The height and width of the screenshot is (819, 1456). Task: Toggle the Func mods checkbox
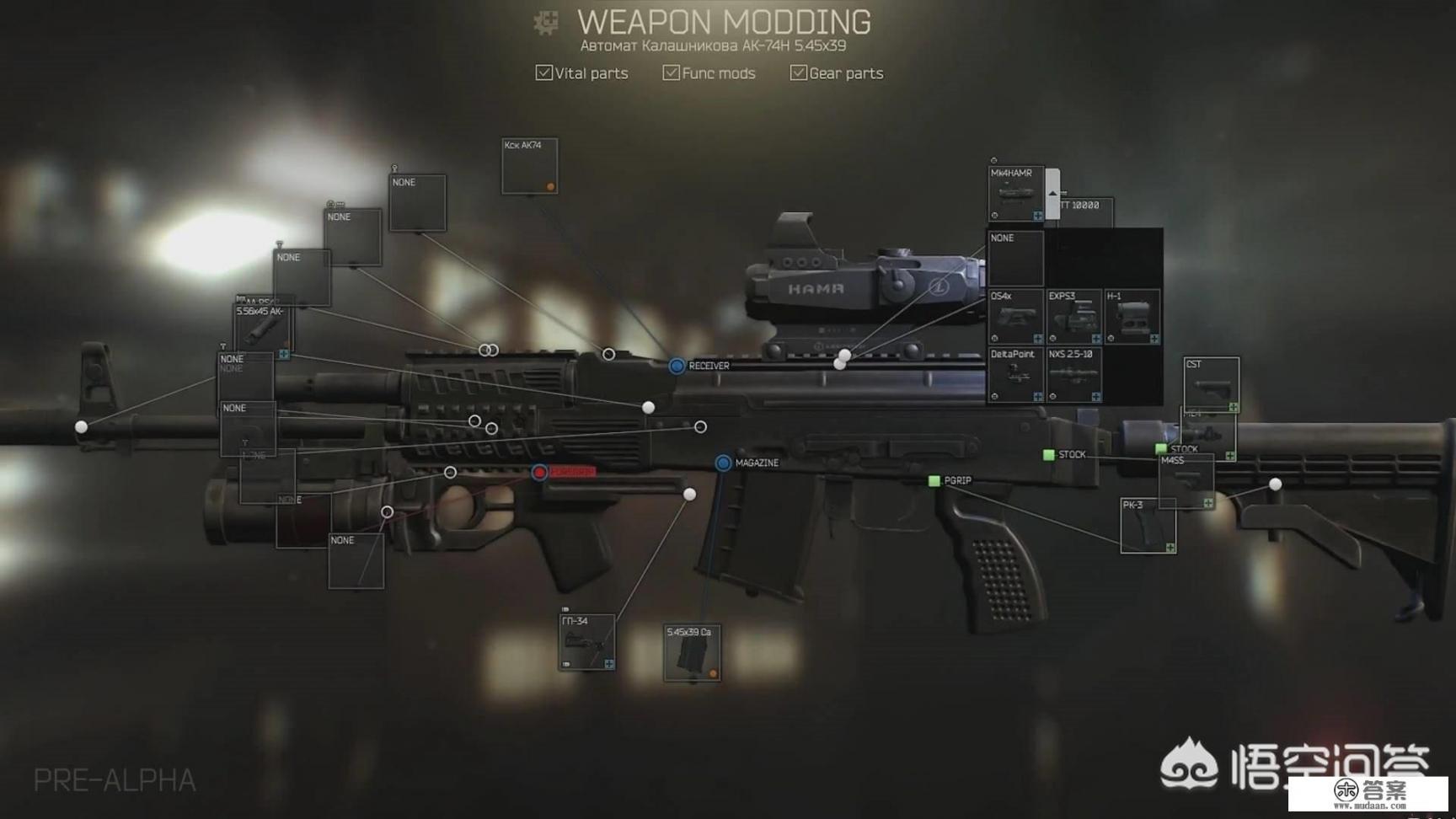point(671,73)
